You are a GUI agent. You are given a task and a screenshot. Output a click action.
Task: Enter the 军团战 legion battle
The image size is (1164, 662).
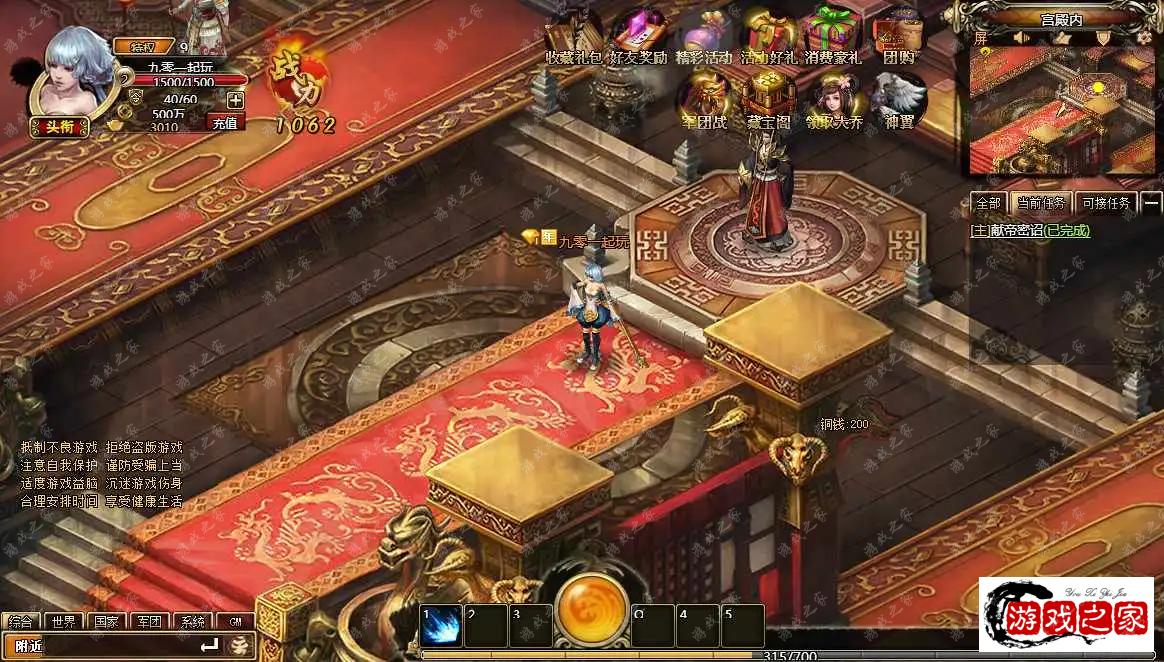[x=704, y=98]
